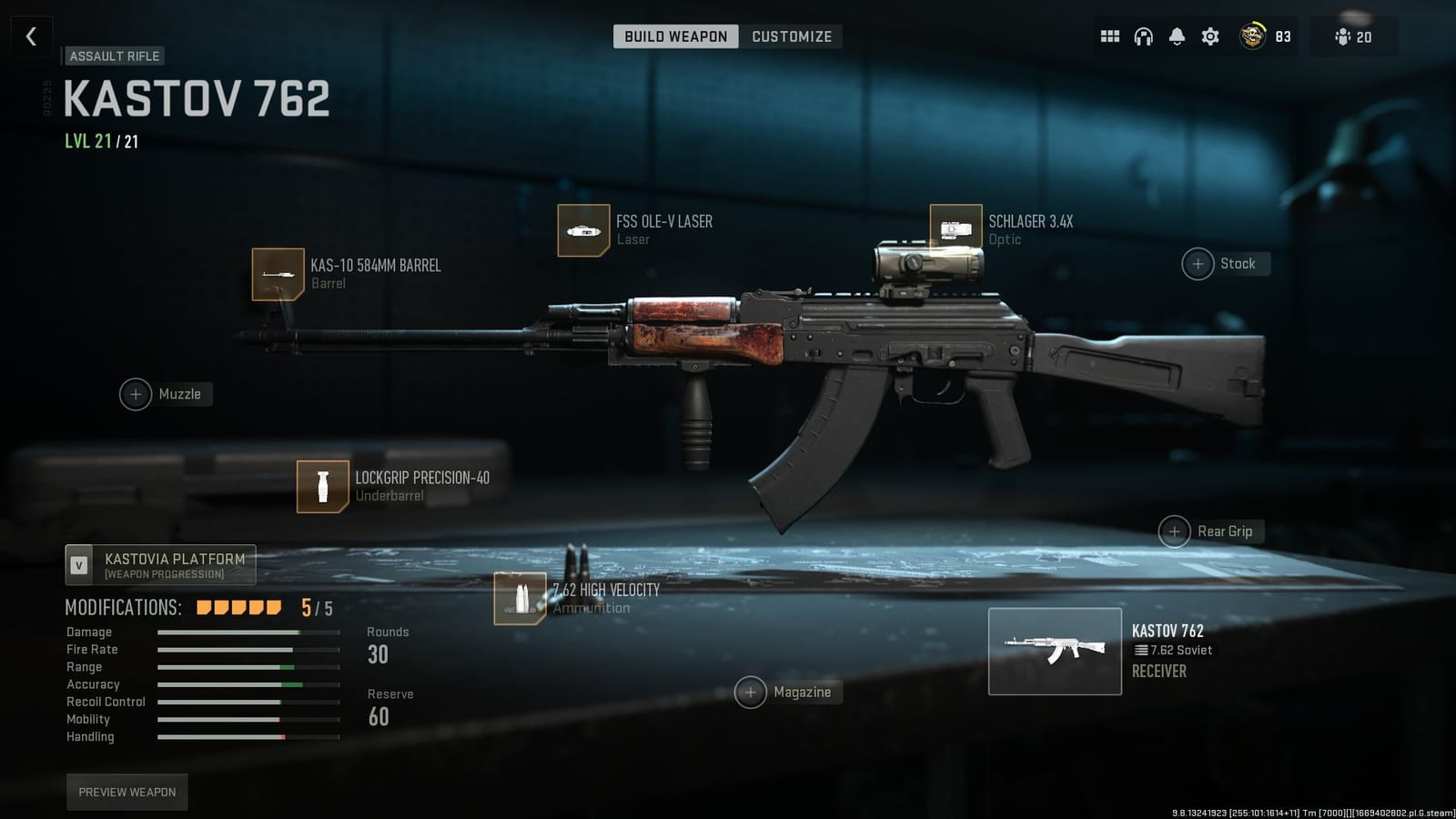The height and width of the screenshot is (819, 1456).
Task: Open the settings gear icon
Action: 1209,36
